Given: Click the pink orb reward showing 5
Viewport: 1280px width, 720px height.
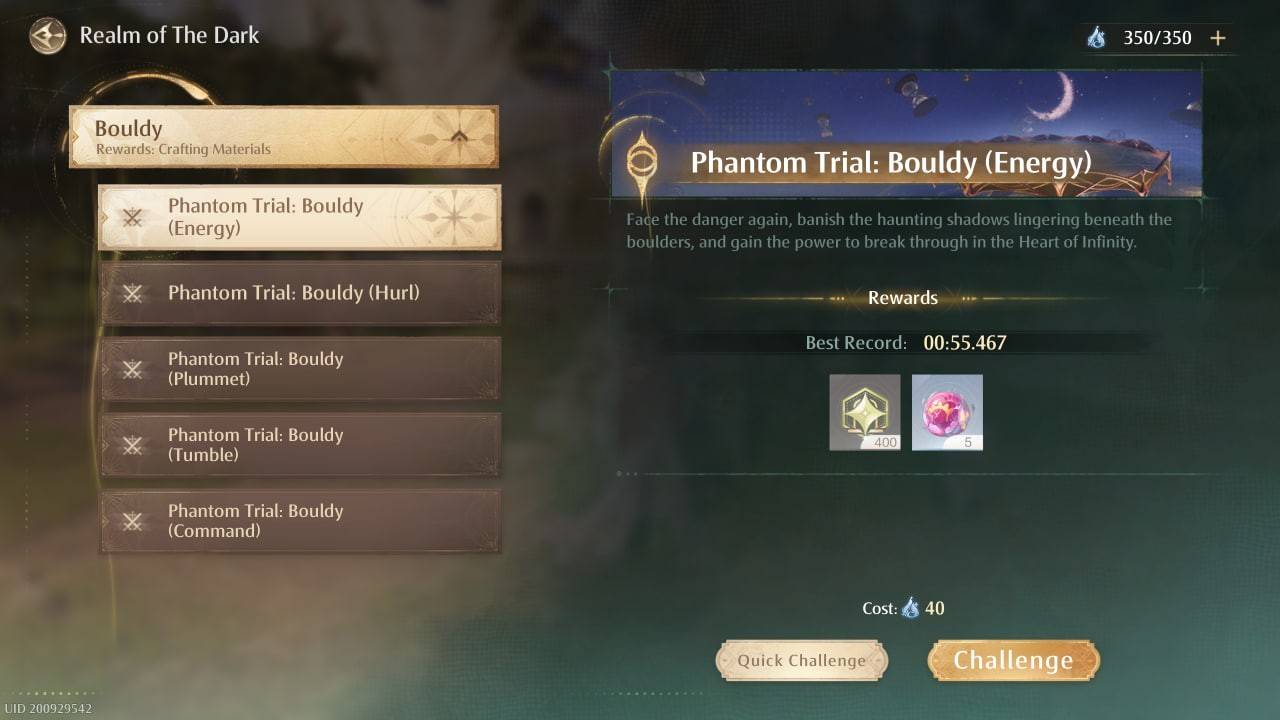Looking at the screenshot, I should coord(947,412).
